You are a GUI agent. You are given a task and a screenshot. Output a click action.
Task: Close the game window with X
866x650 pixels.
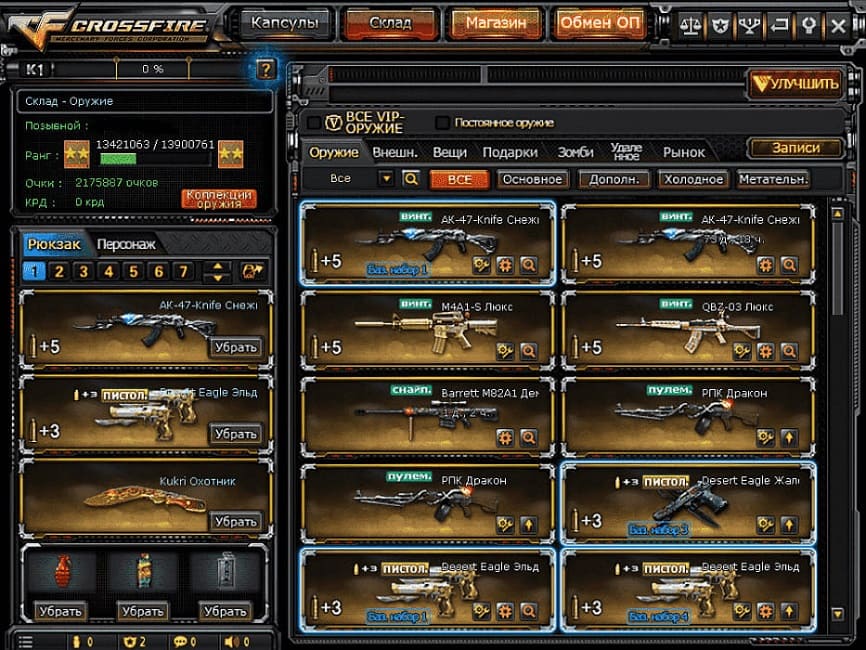839,23
